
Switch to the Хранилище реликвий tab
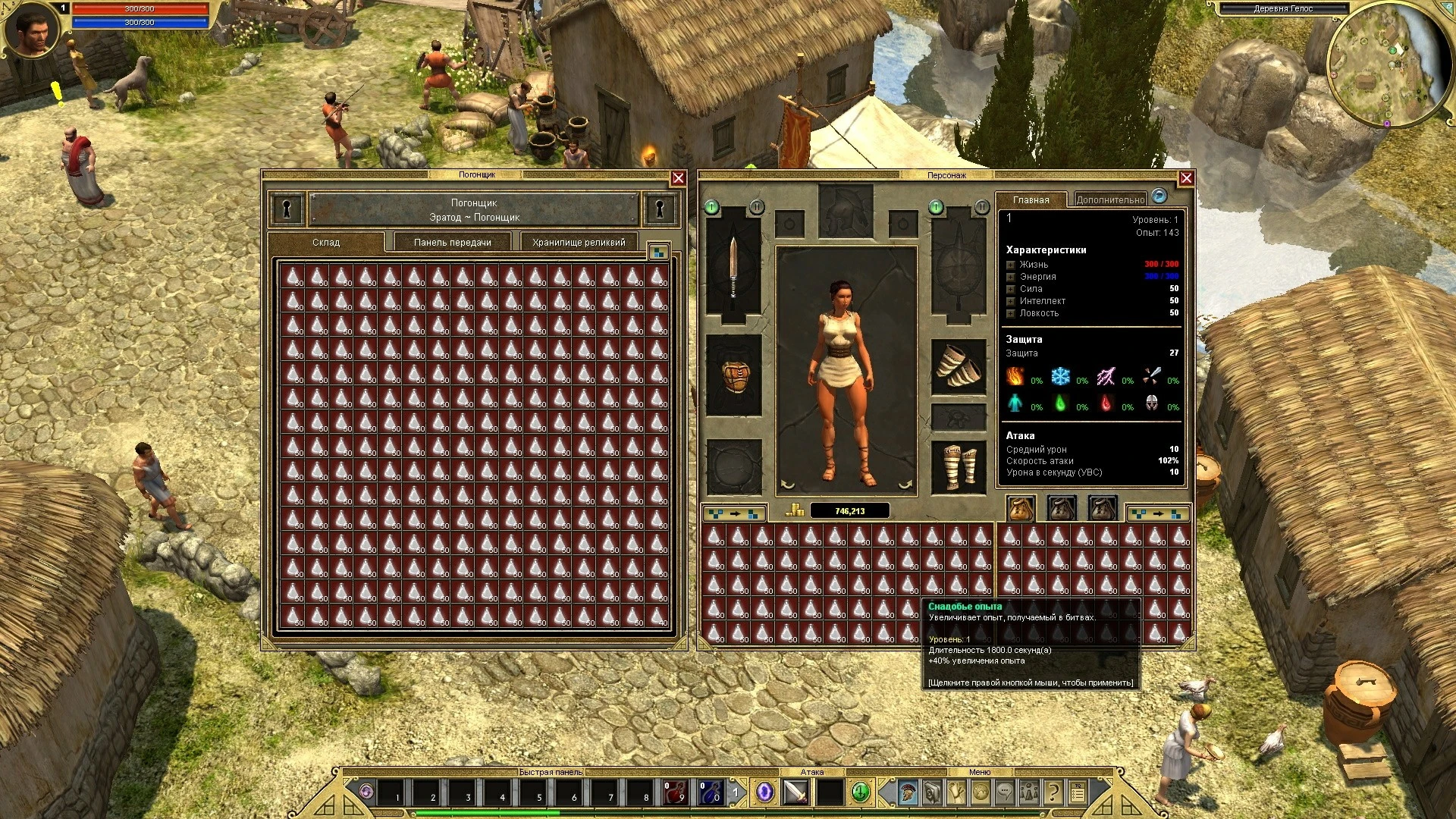(578, 243)
